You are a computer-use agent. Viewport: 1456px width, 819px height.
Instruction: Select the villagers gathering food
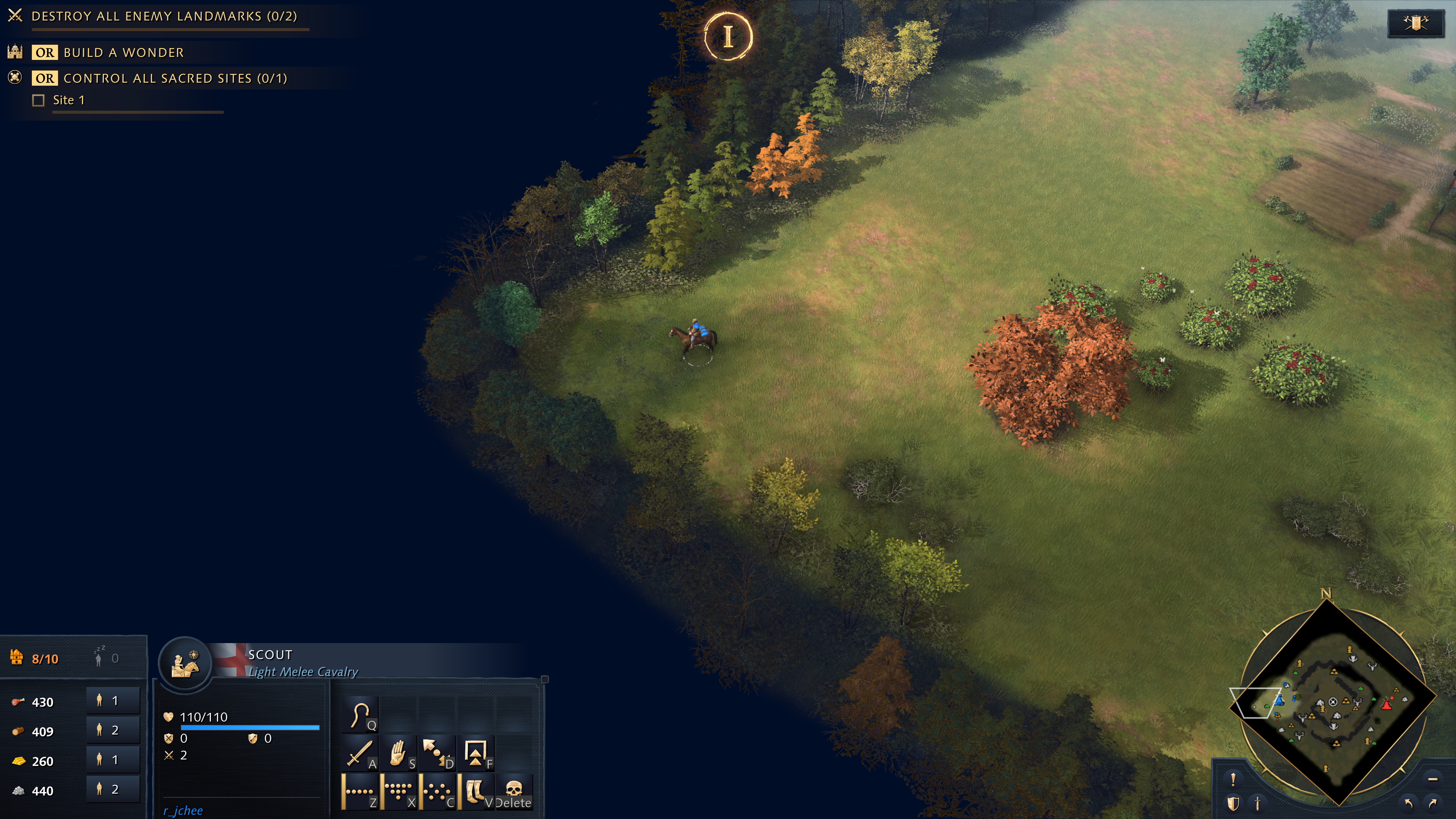click(x=113, y=701)
